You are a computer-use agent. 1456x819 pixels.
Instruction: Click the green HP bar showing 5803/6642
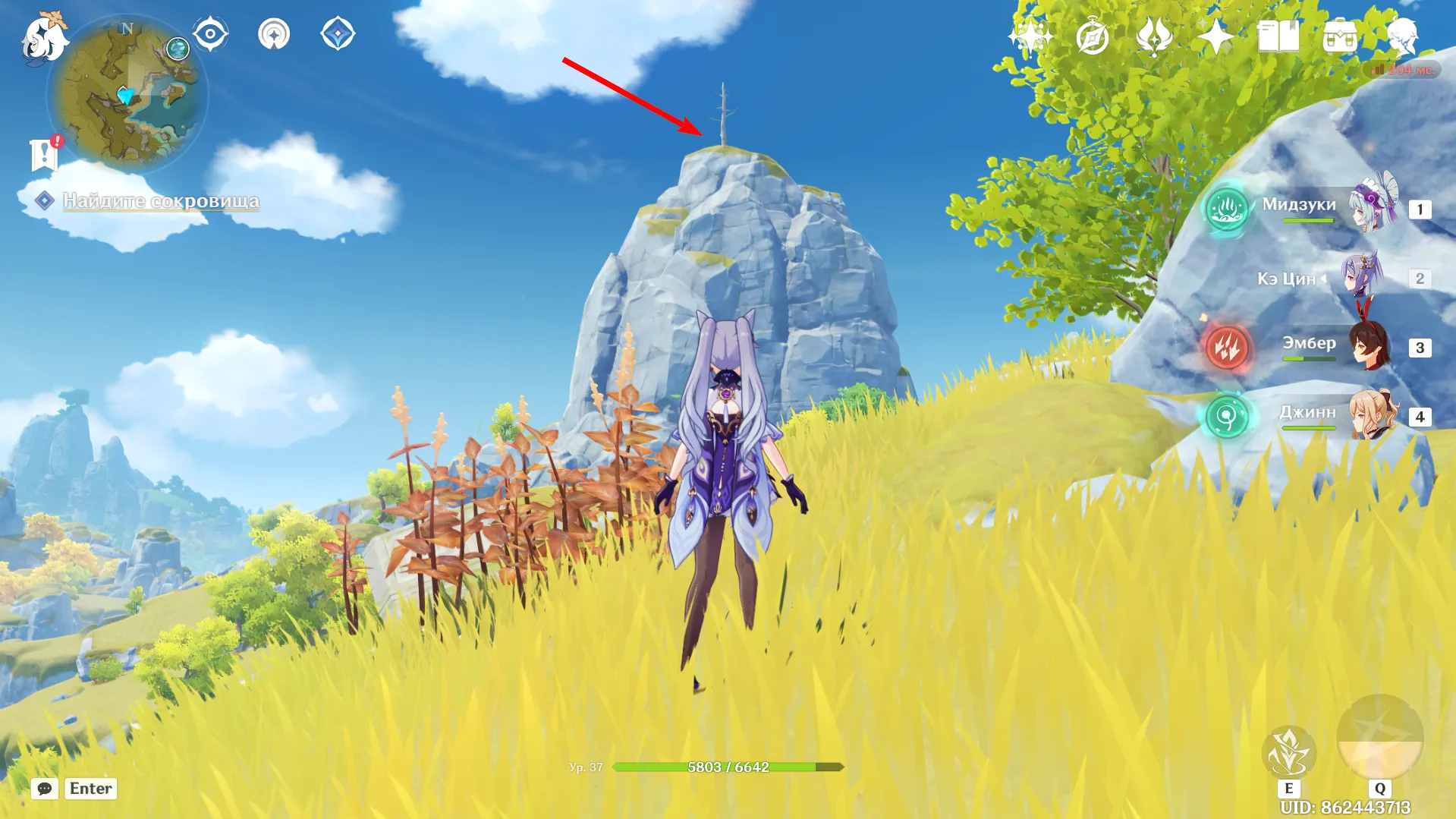click(728, 767)
